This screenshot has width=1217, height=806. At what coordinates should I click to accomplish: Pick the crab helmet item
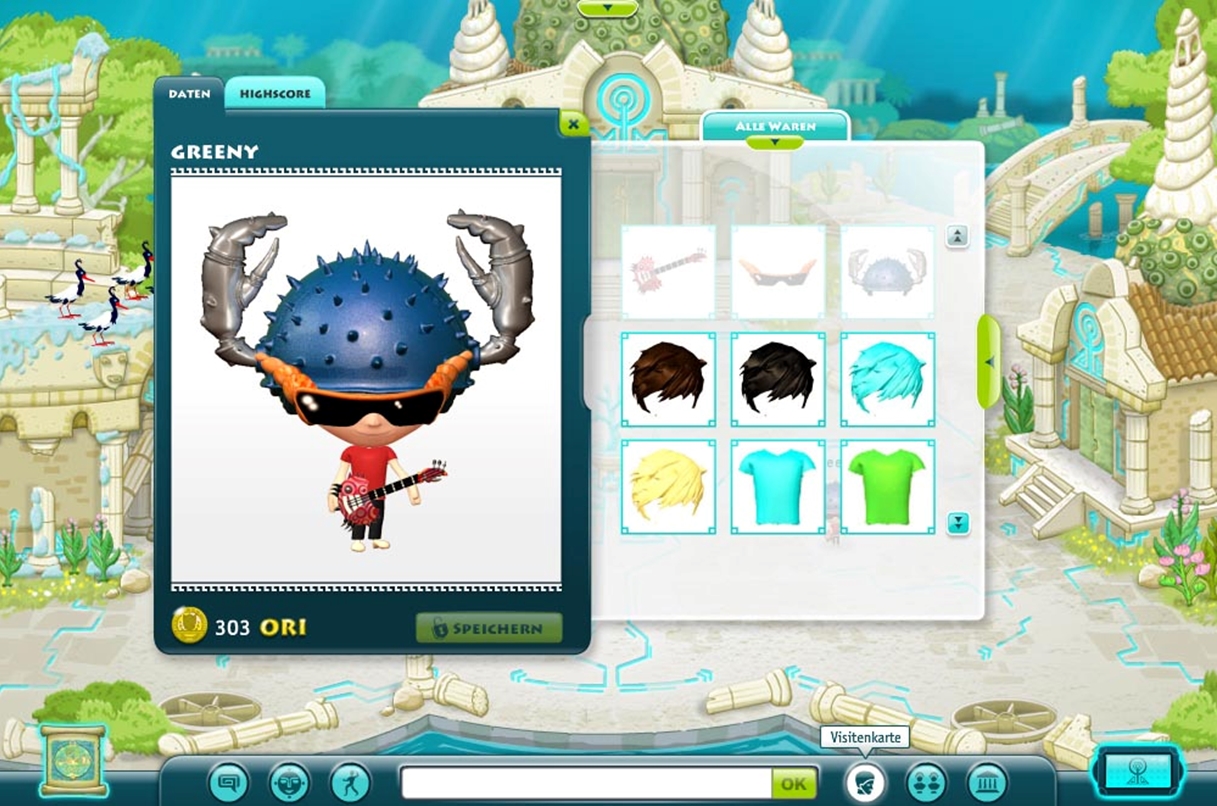(887, 271)
